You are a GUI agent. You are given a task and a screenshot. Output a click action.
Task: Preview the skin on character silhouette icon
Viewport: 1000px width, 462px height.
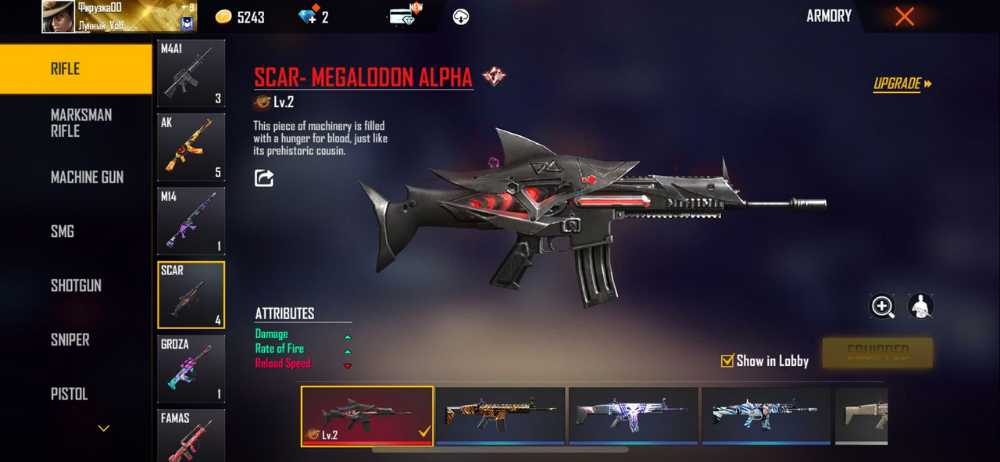(920, 307)
